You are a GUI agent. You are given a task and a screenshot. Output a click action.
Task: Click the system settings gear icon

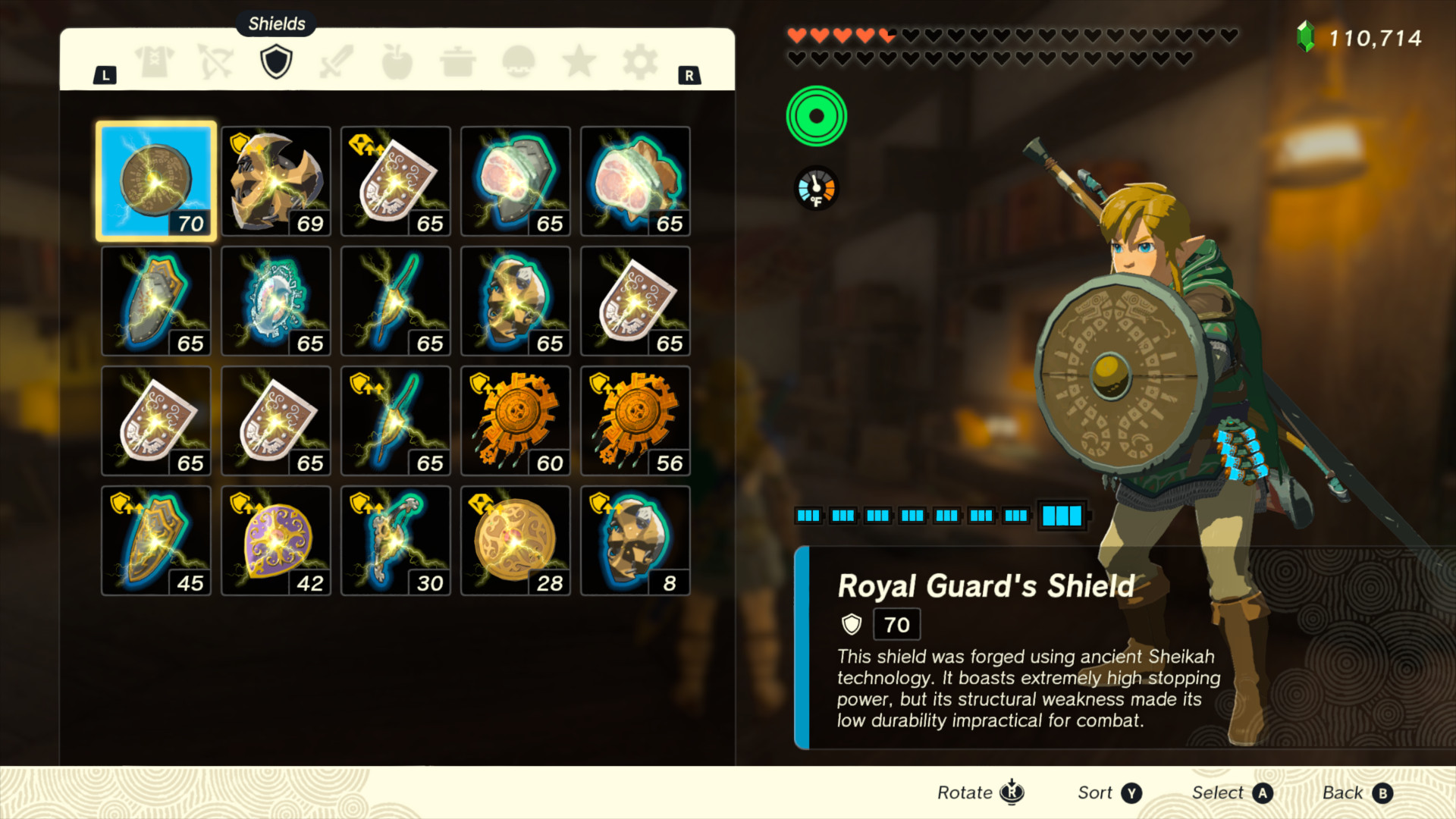[641, 61]
